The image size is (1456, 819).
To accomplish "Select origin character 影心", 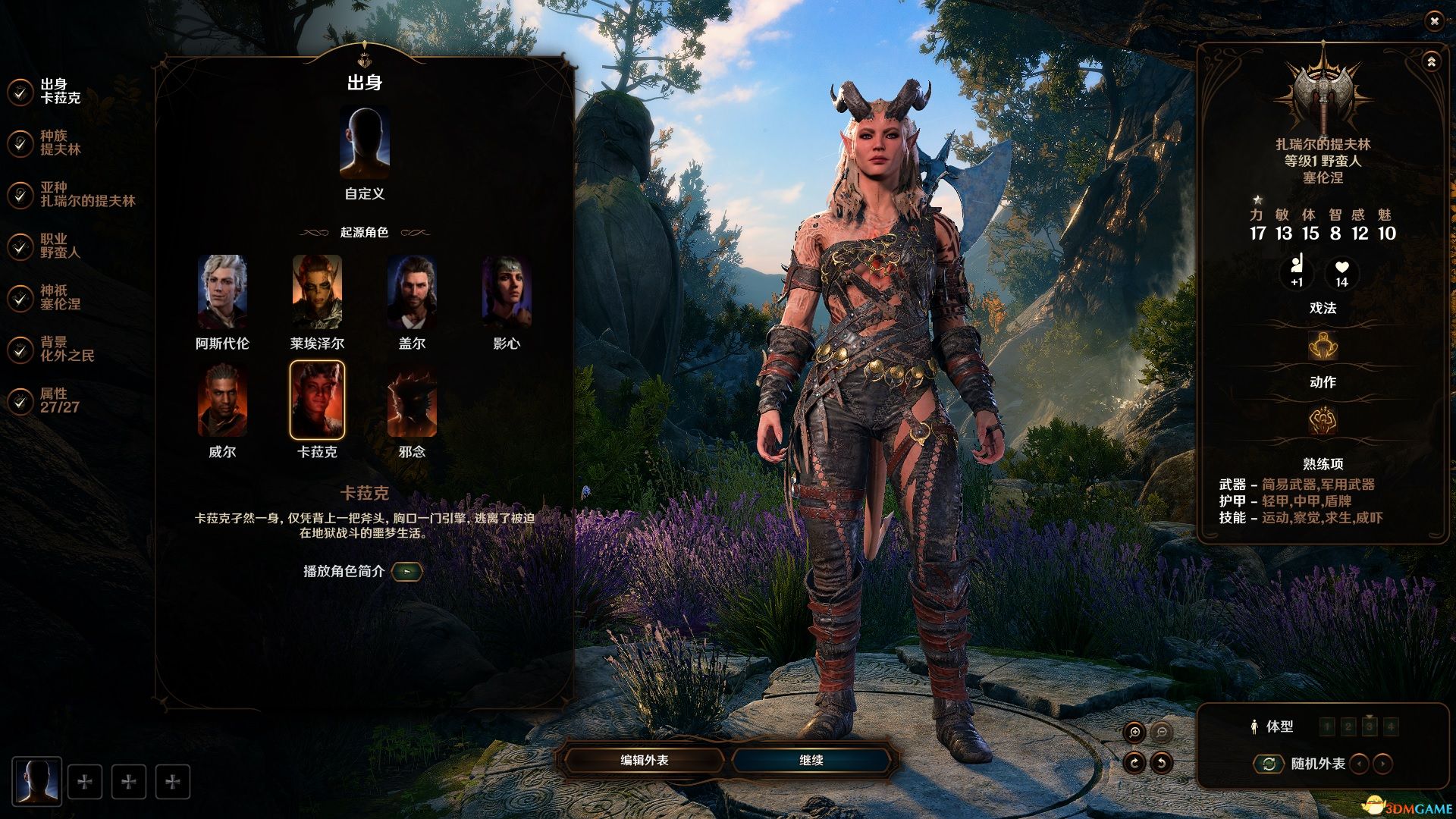I will [x=507, y=292].
